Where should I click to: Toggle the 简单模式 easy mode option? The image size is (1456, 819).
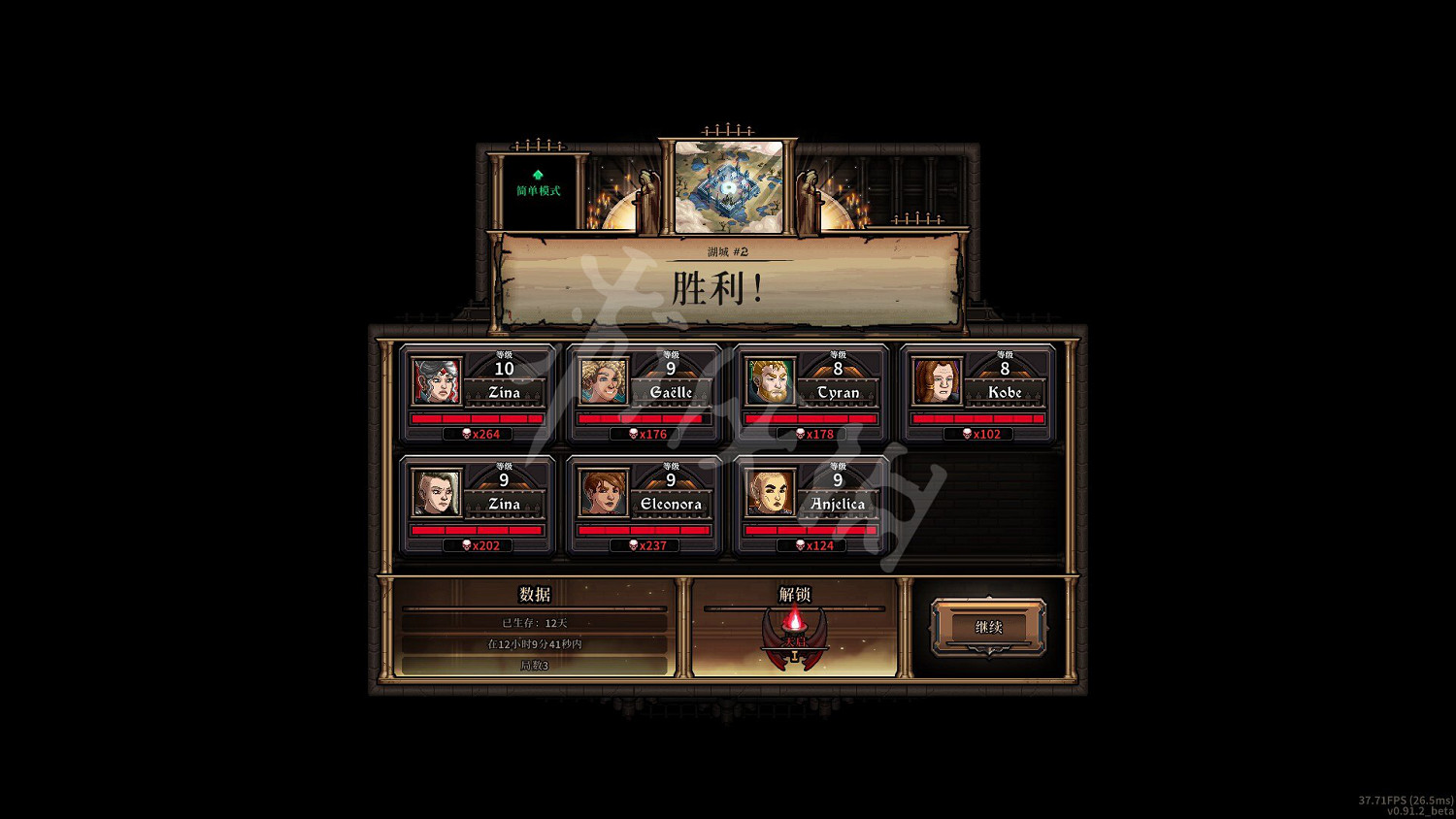[x=538, y=190]
